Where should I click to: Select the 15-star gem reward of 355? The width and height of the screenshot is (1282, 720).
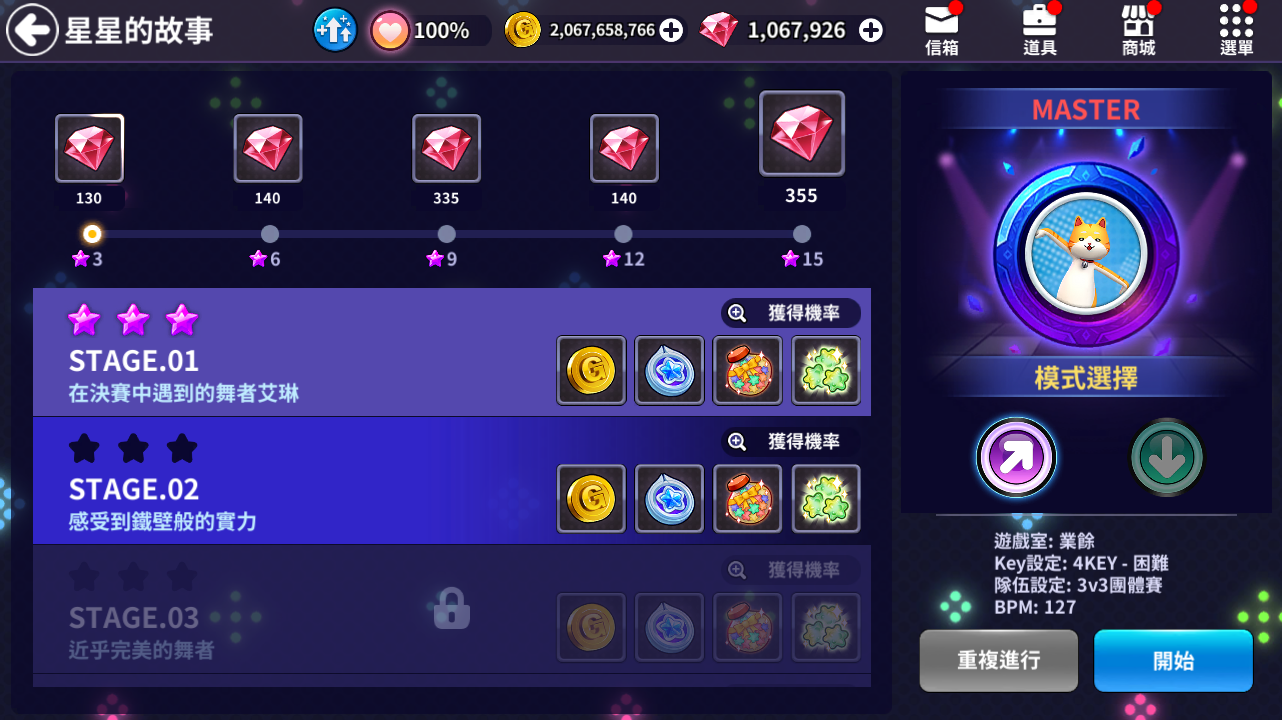(802, 133)
